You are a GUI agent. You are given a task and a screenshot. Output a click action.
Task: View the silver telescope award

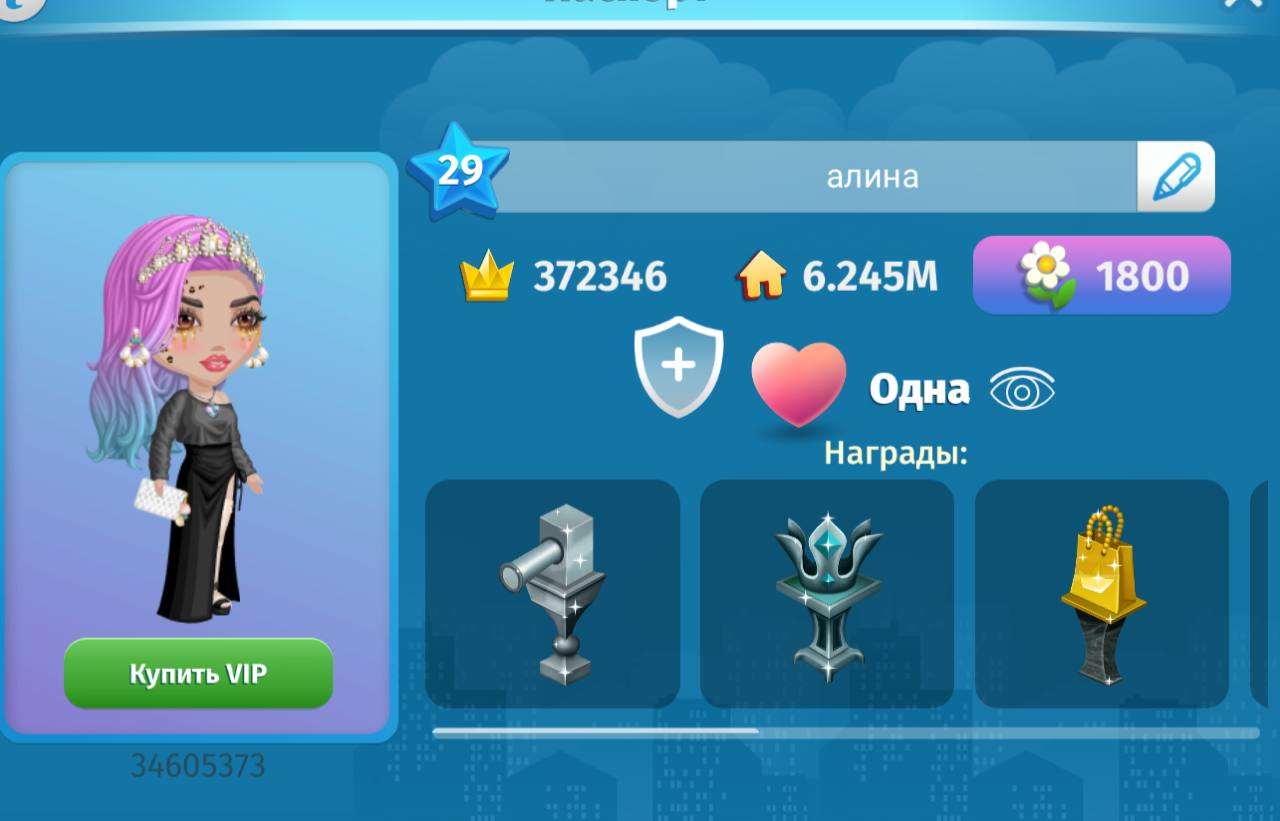(552, 593)
